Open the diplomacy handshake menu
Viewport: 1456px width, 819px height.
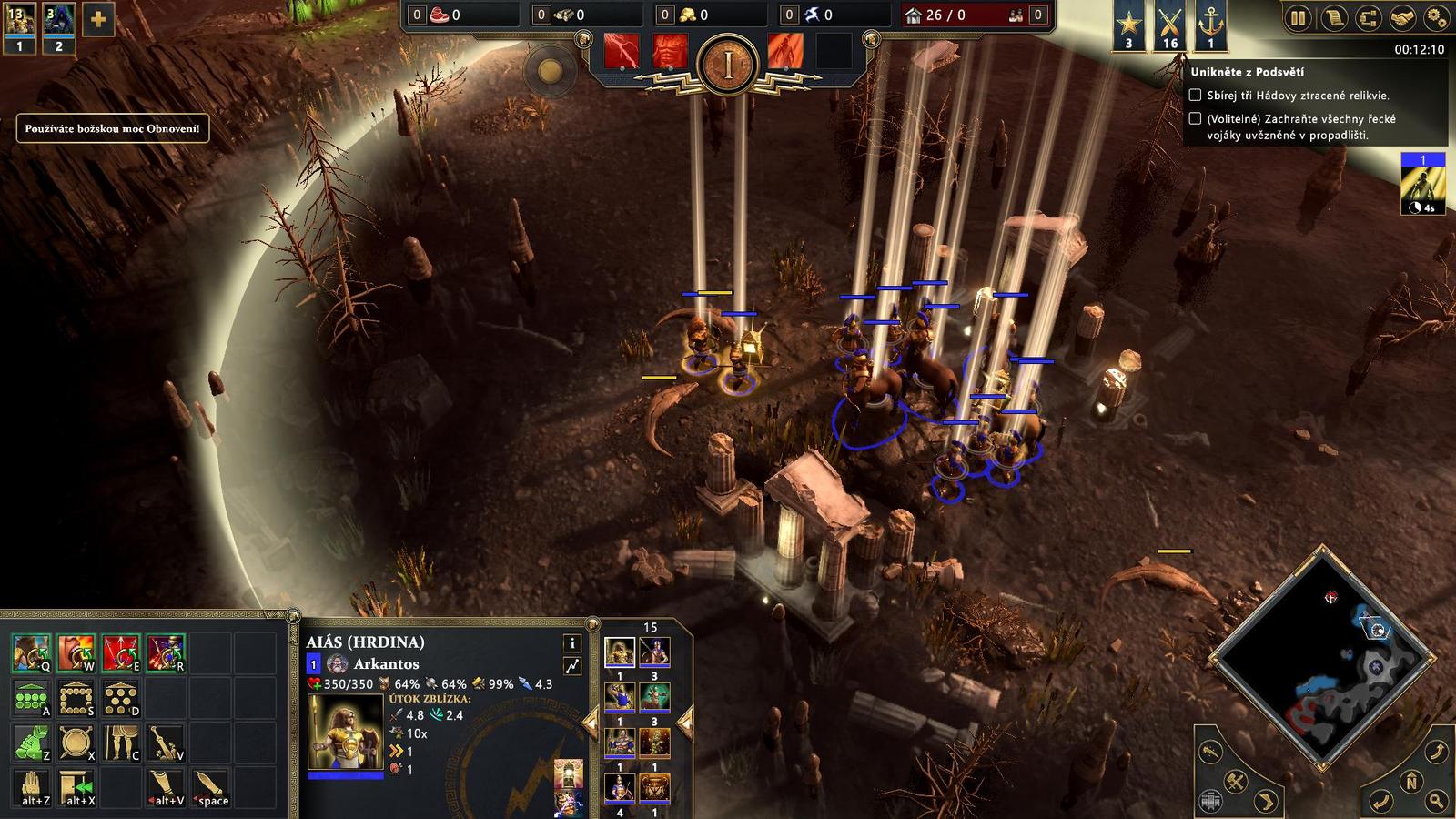click(x=1401, y=18)
